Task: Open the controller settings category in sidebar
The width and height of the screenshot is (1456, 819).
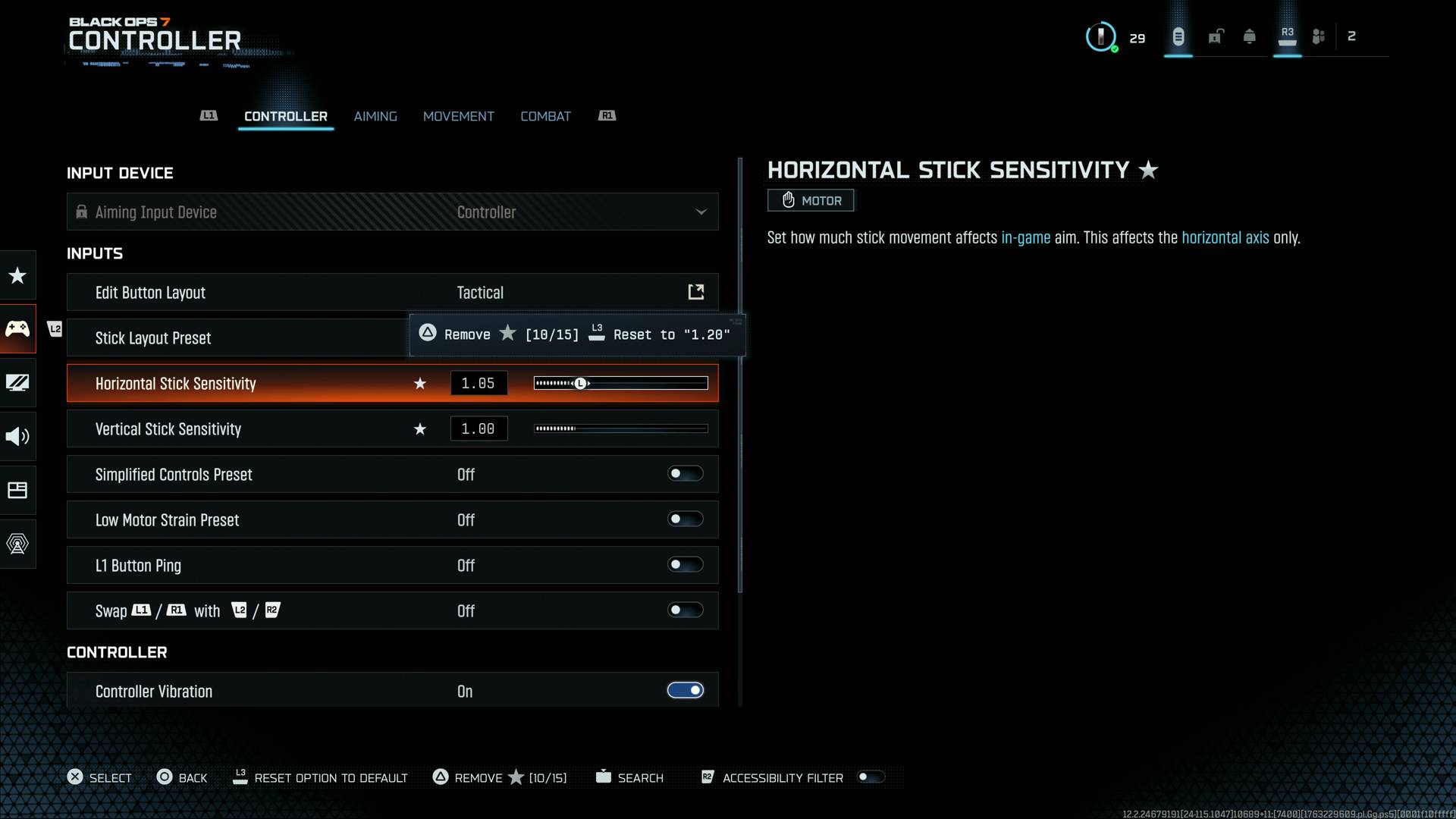Action: 17,328
